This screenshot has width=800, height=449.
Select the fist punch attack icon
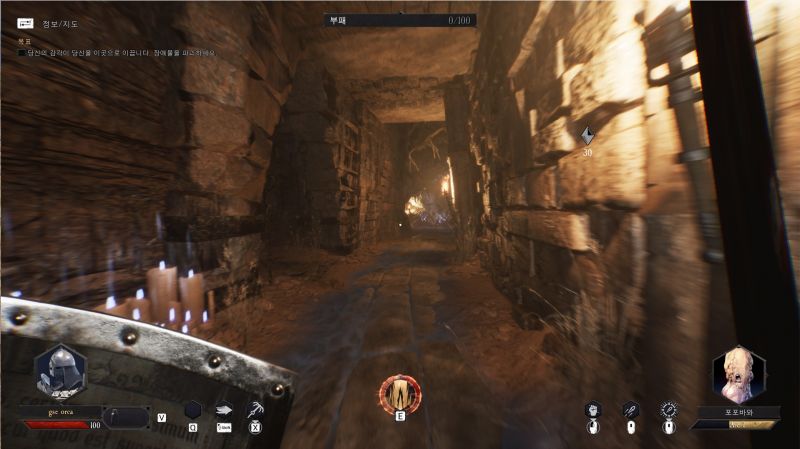pyautogui.click(x=593, y=410)
